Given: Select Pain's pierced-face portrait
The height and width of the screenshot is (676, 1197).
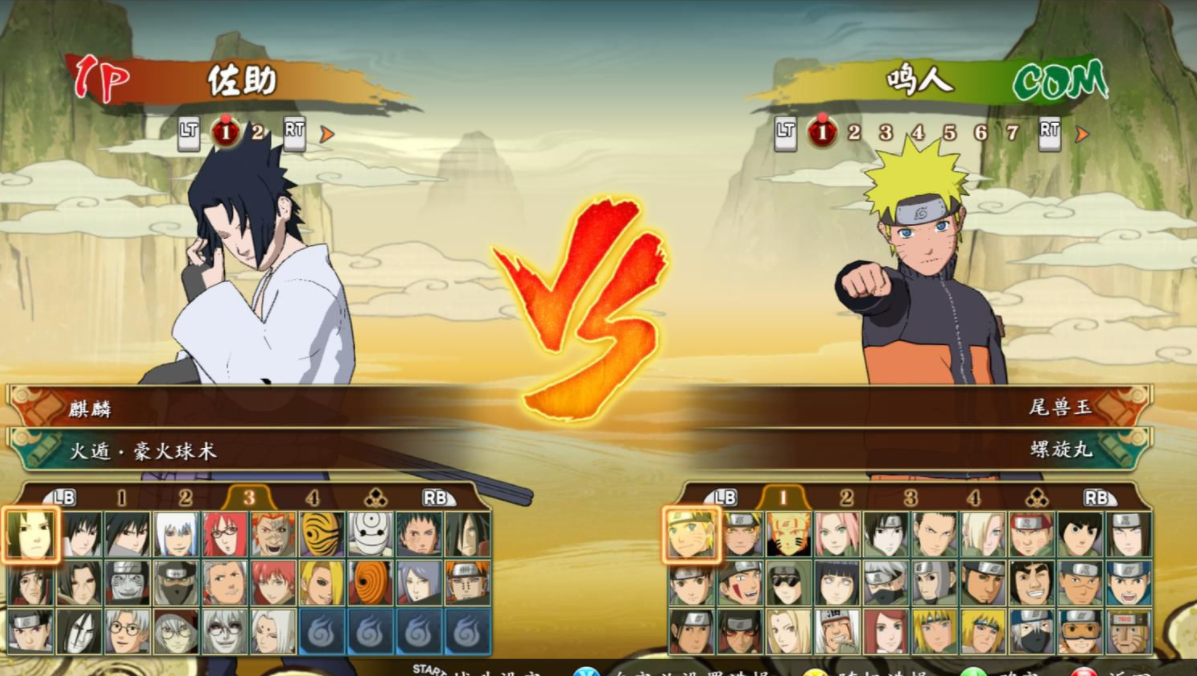Looking at the screenshot, I should [468, 583].
